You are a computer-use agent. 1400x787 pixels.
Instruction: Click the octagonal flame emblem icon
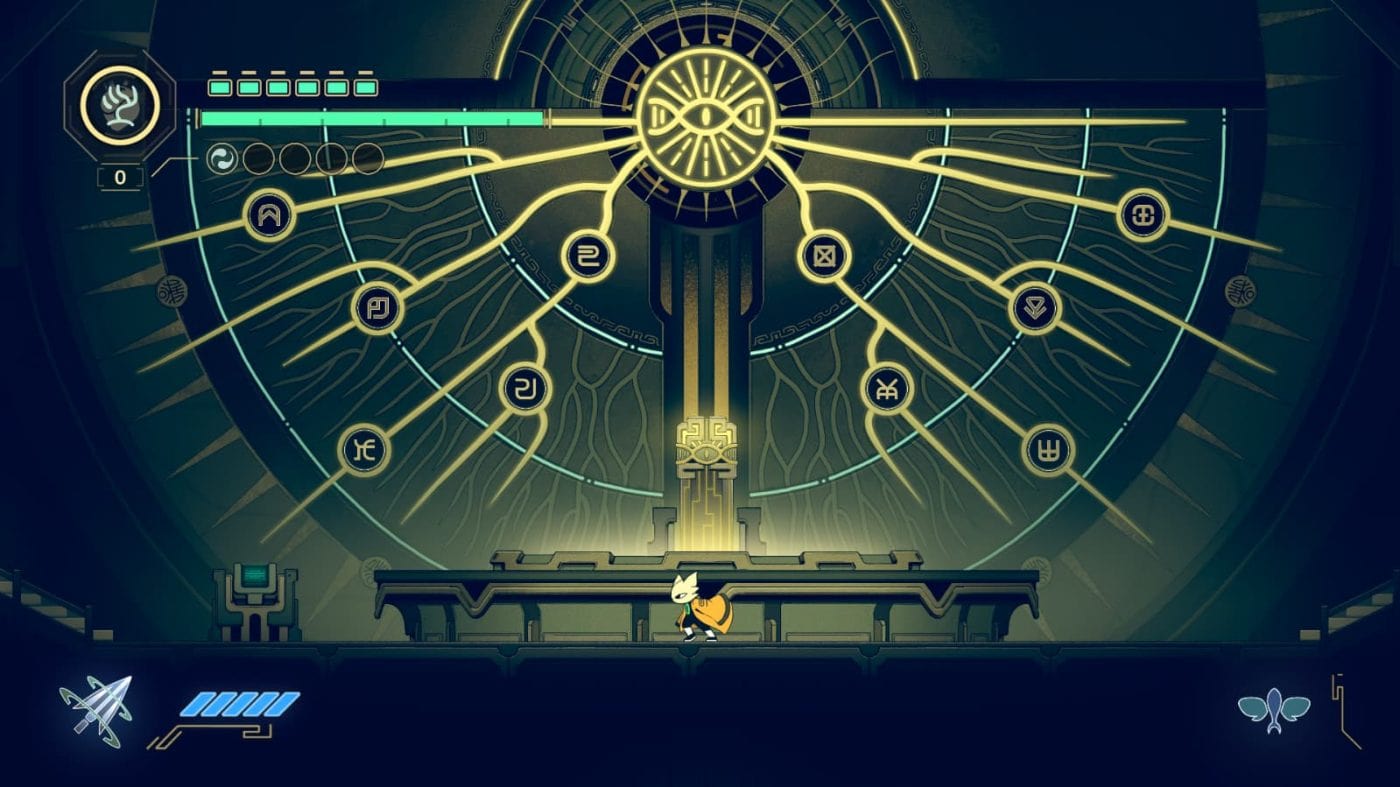click(x=119, y=105)
